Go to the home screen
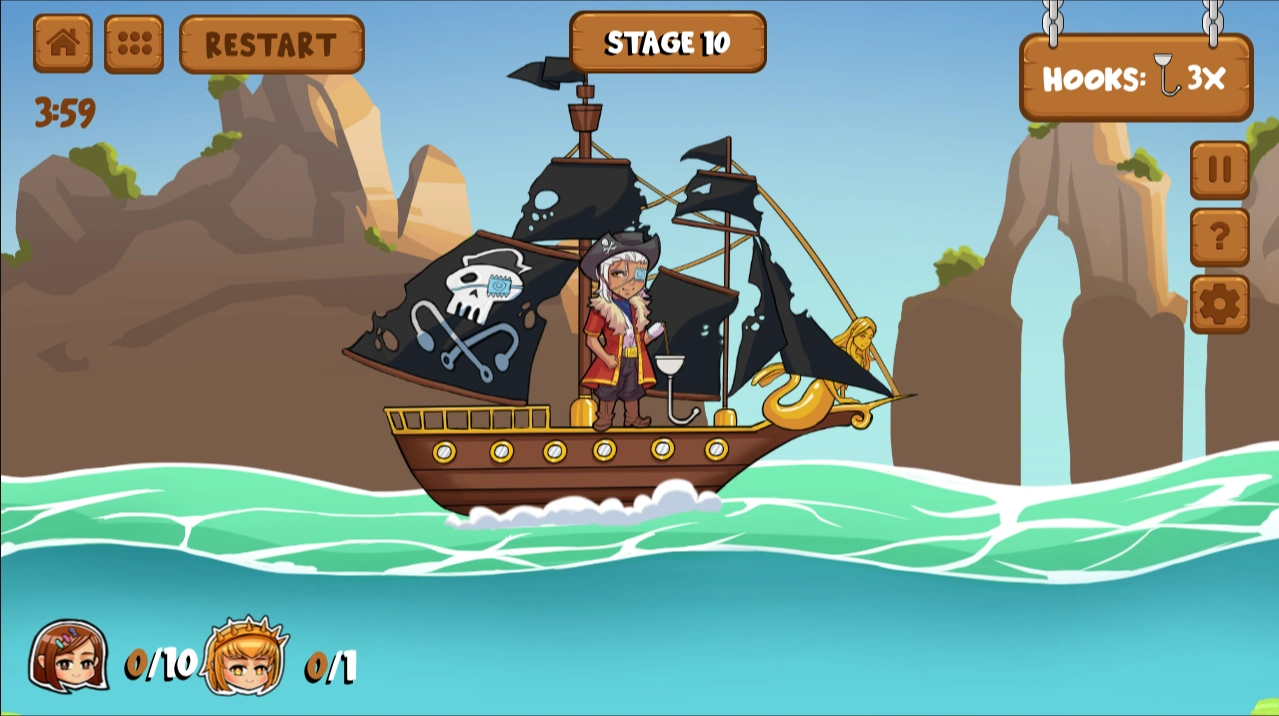Viewport: 1279px width, 716px height. point(63,43)
